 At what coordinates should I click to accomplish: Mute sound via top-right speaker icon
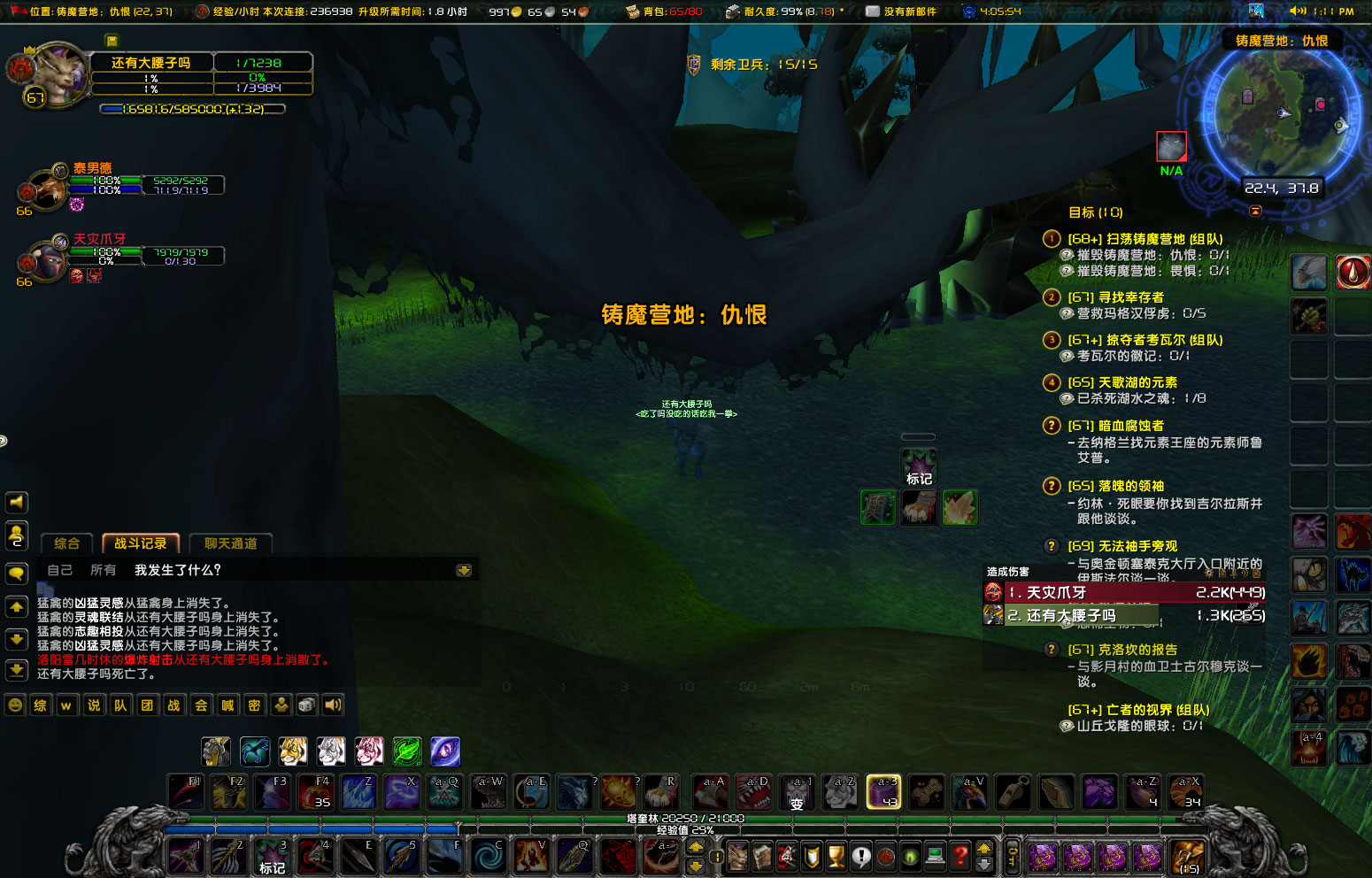(1300, 12)
